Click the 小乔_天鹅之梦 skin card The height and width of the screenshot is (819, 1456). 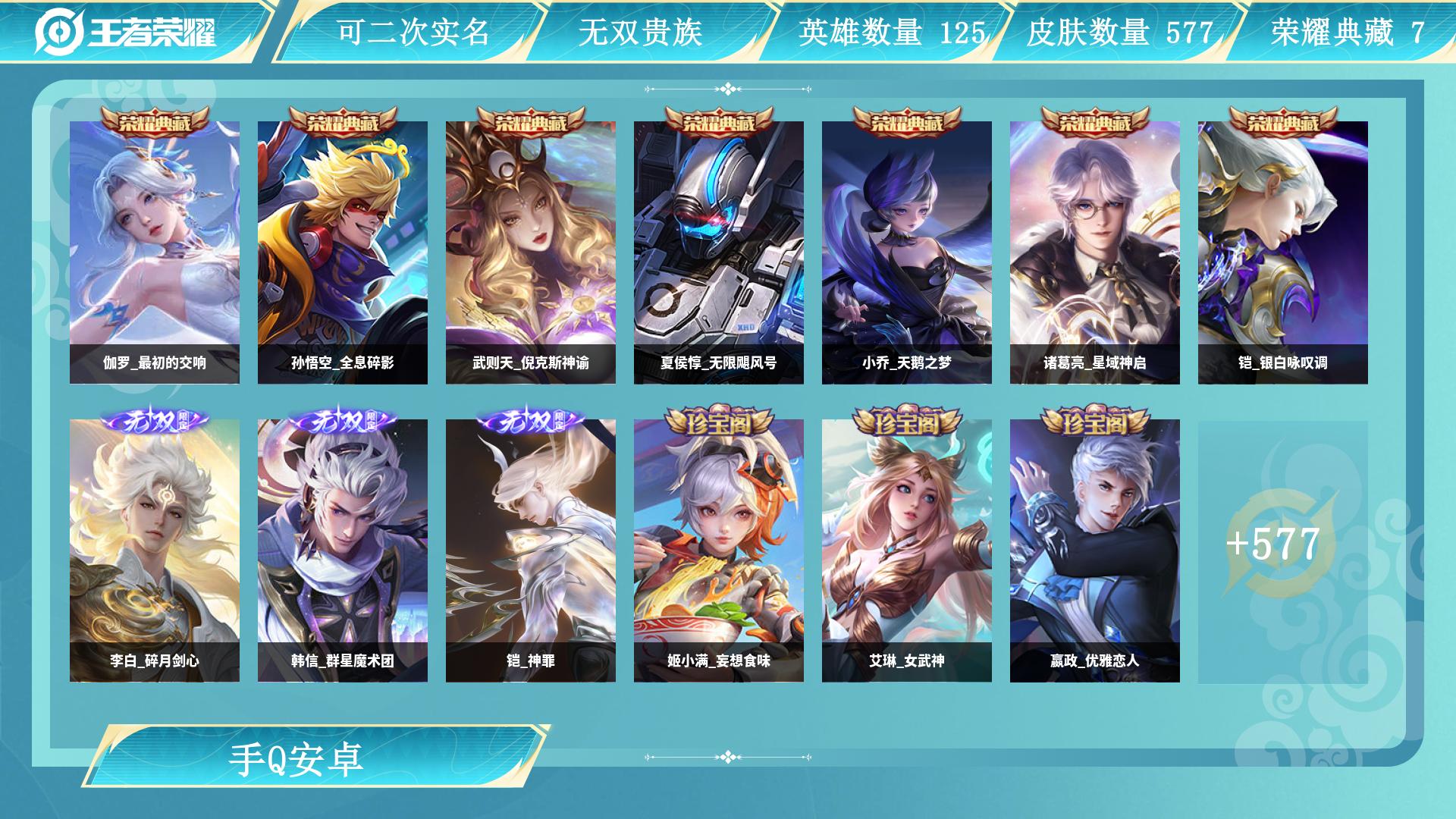[x=907, y=252]
